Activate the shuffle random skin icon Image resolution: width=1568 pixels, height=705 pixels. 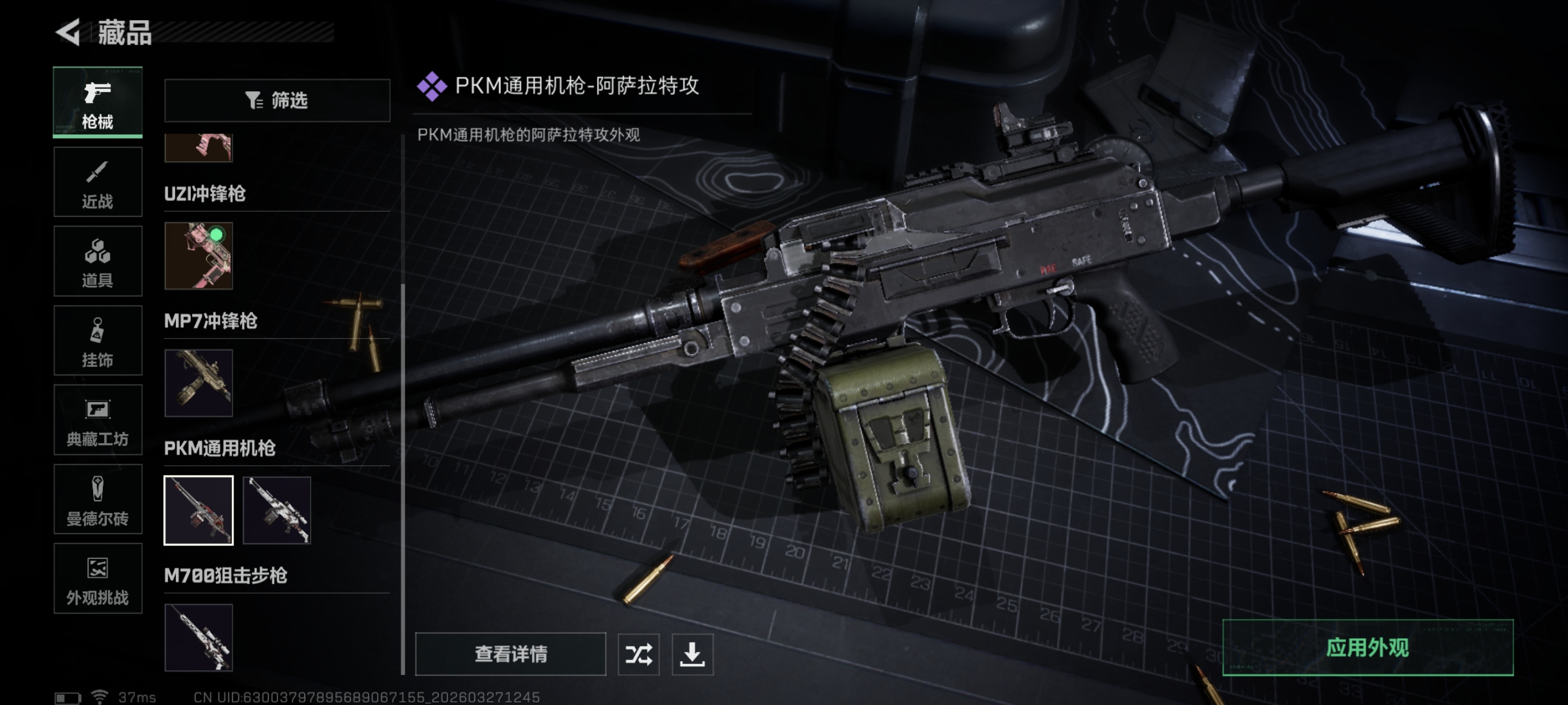[x=638, y=654]
